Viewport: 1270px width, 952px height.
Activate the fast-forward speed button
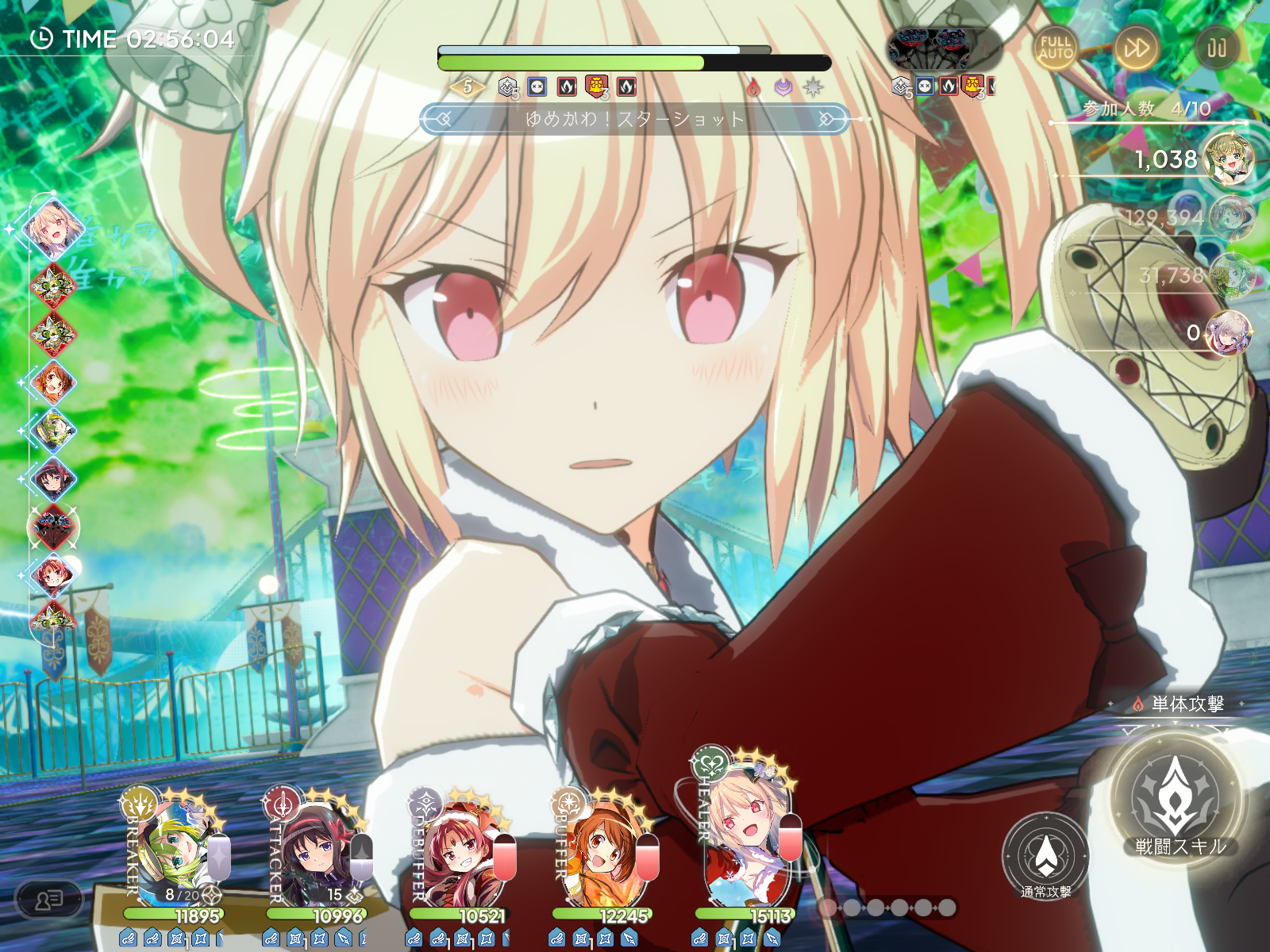coord(1136,48)
